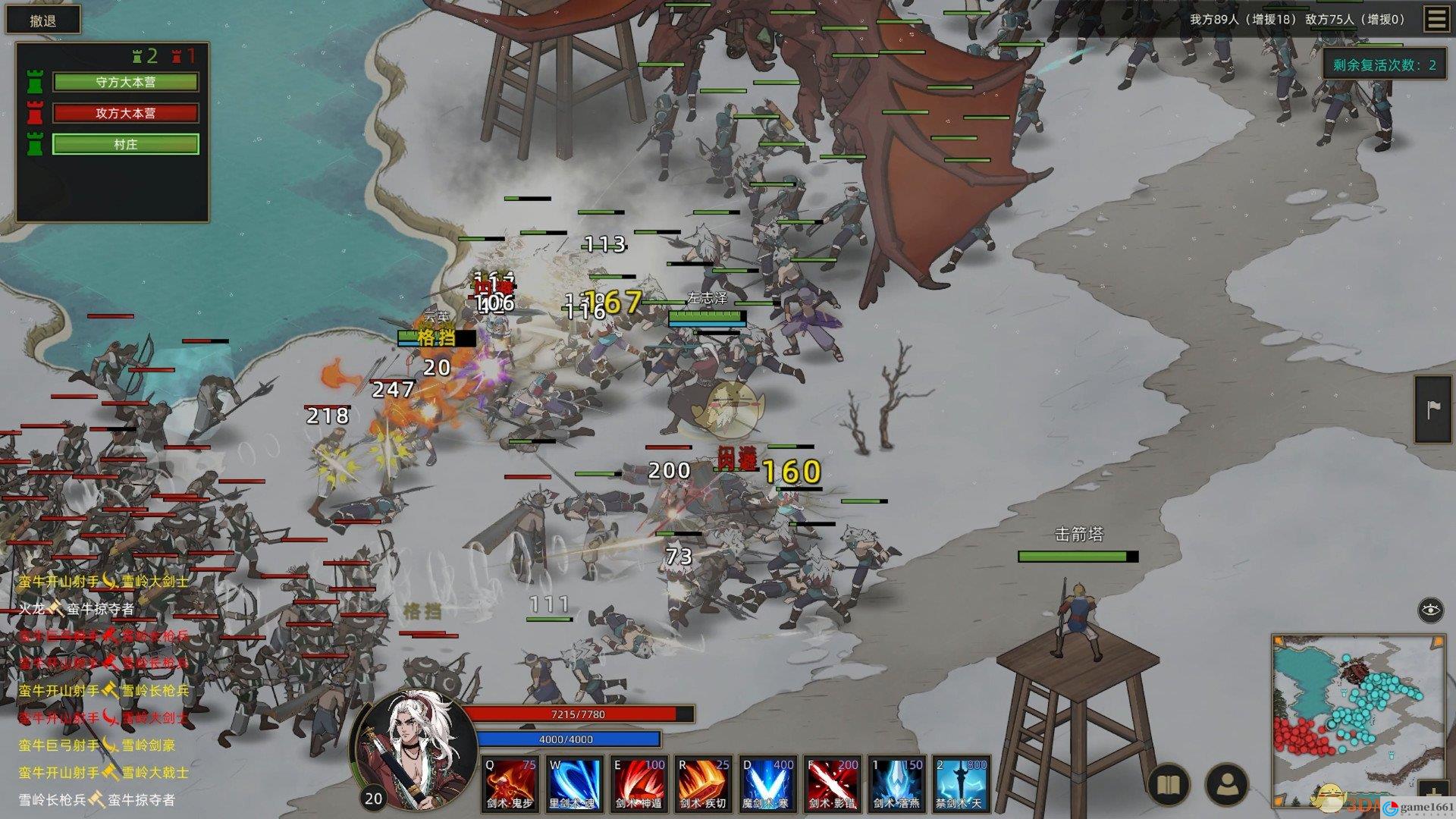Activate skill 2 禁剑术·天

pos(961,784)
